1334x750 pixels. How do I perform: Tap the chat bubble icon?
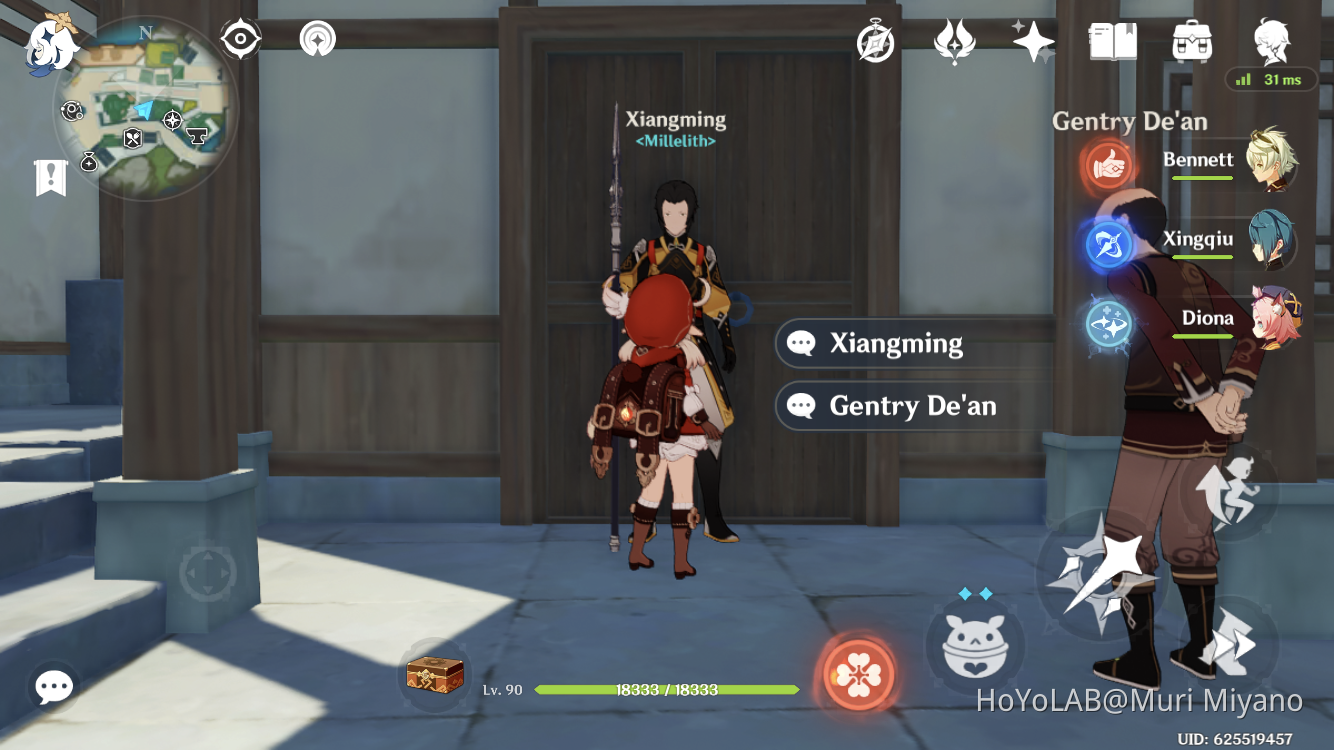53,686
